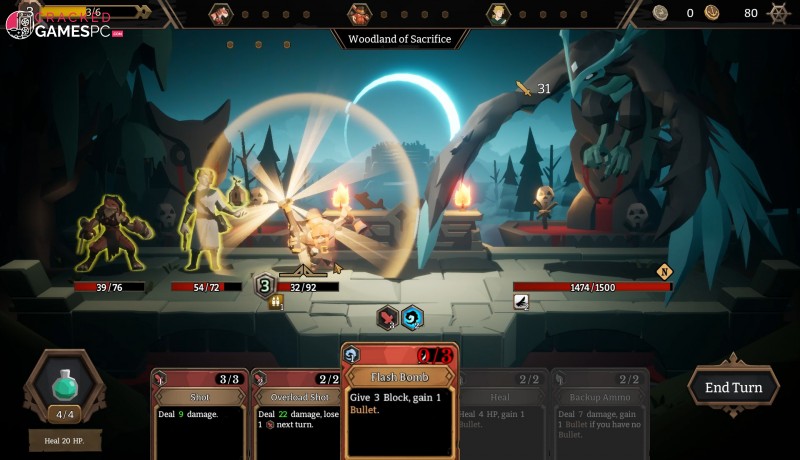Click the enemy's orange N badge

[664, 271]
